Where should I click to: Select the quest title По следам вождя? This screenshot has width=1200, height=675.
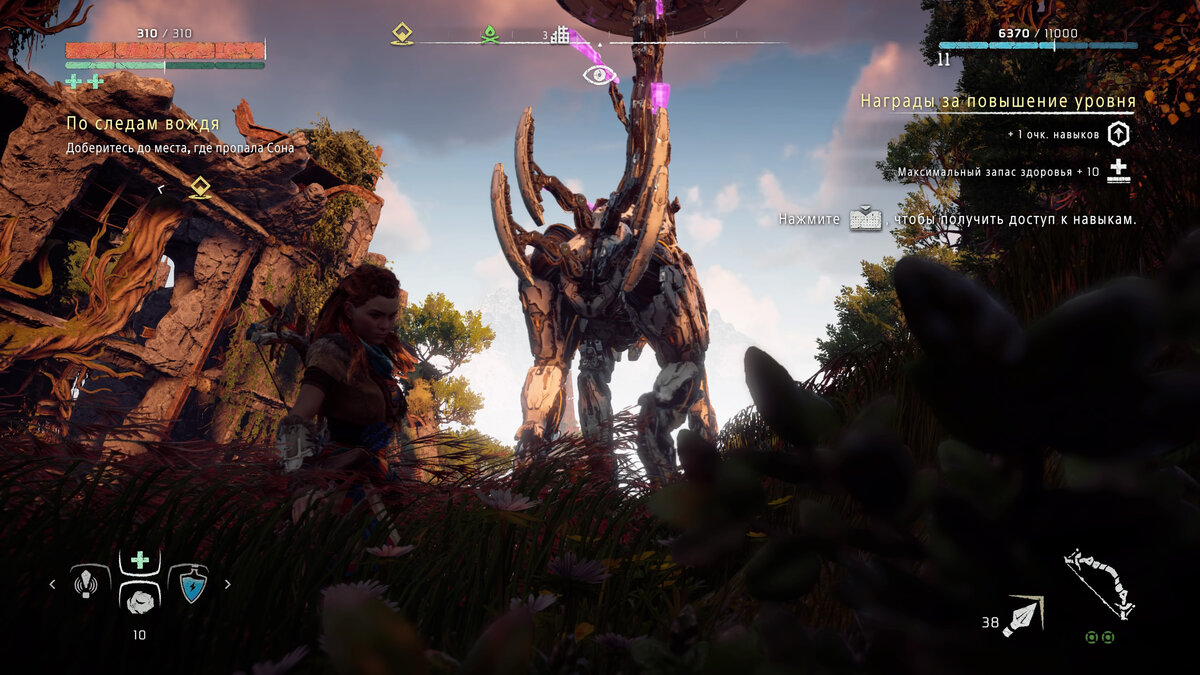coord(143,124)
